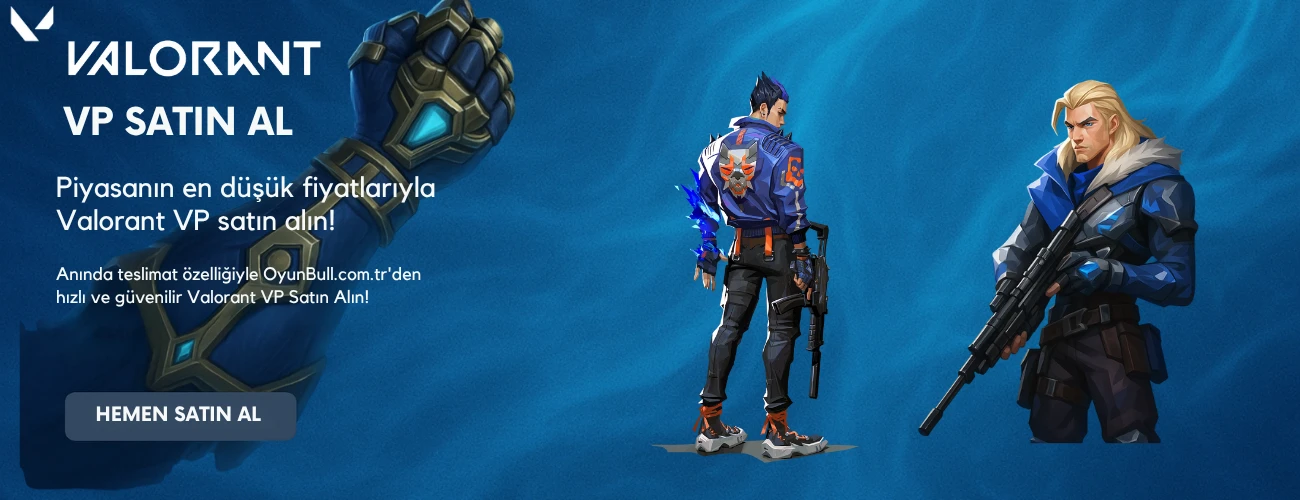Click the HEMEN SATIN AL button

pos(180,415)
